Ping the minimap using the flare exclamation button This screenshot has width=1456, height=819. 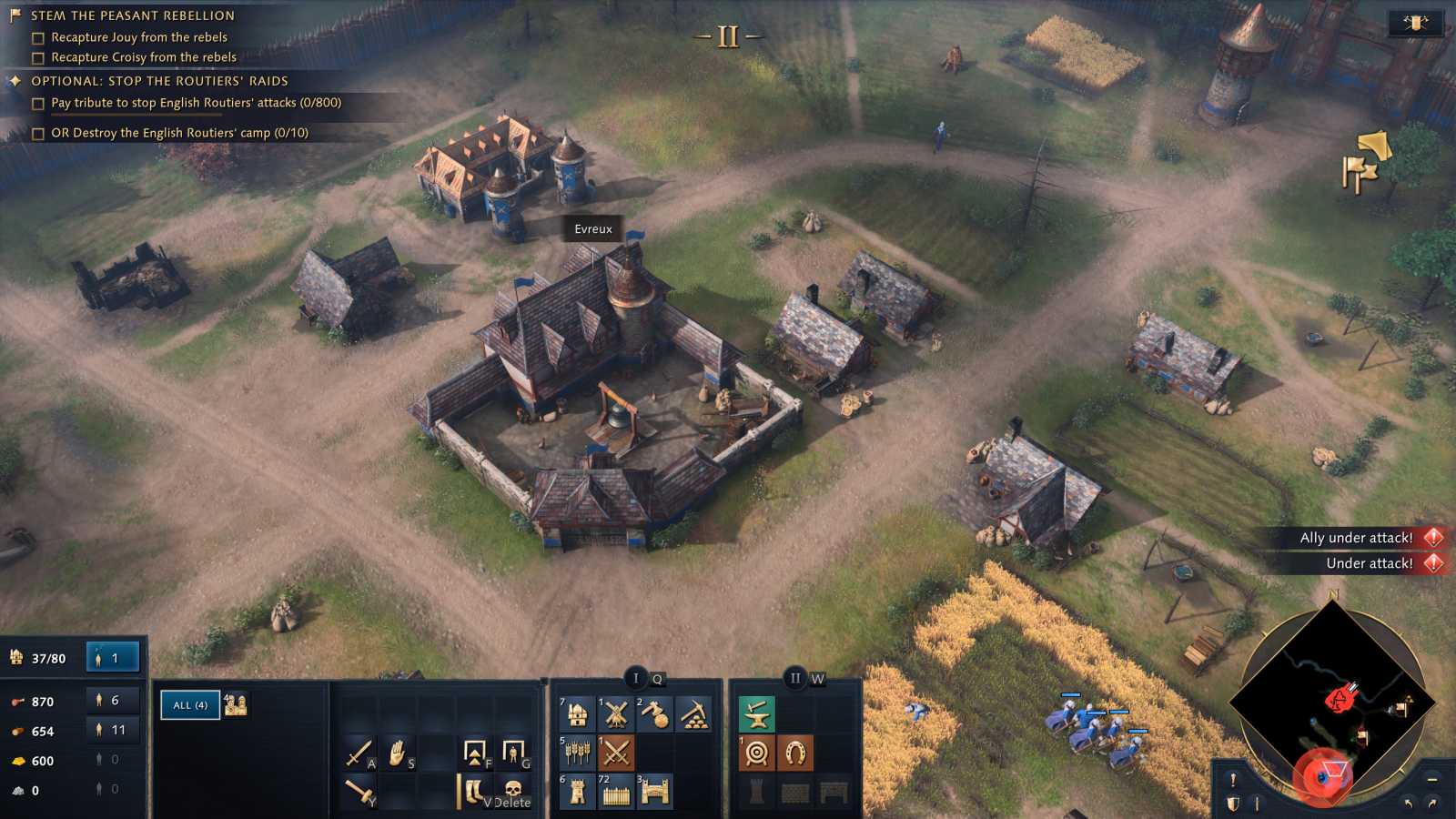point(1234,780)
